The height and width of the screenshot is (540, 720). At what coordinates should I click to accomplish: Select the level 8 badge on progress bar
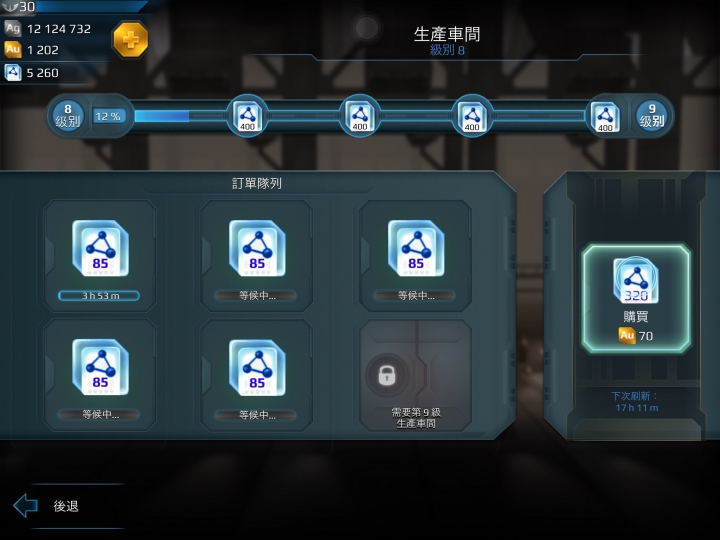tap(68, 116)
